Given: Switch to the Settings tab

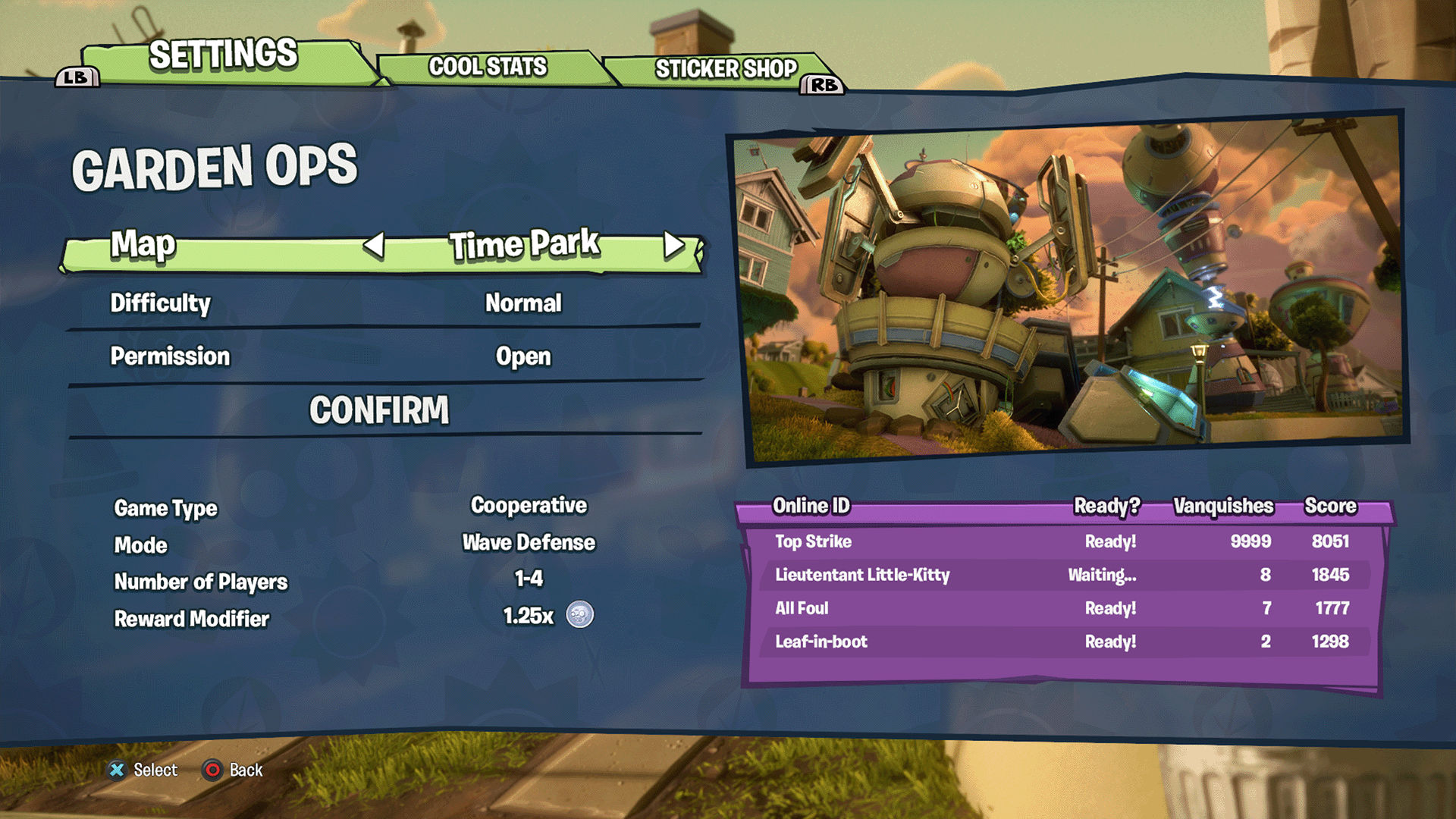Looking at the screenshot, I should pos(223,55).
